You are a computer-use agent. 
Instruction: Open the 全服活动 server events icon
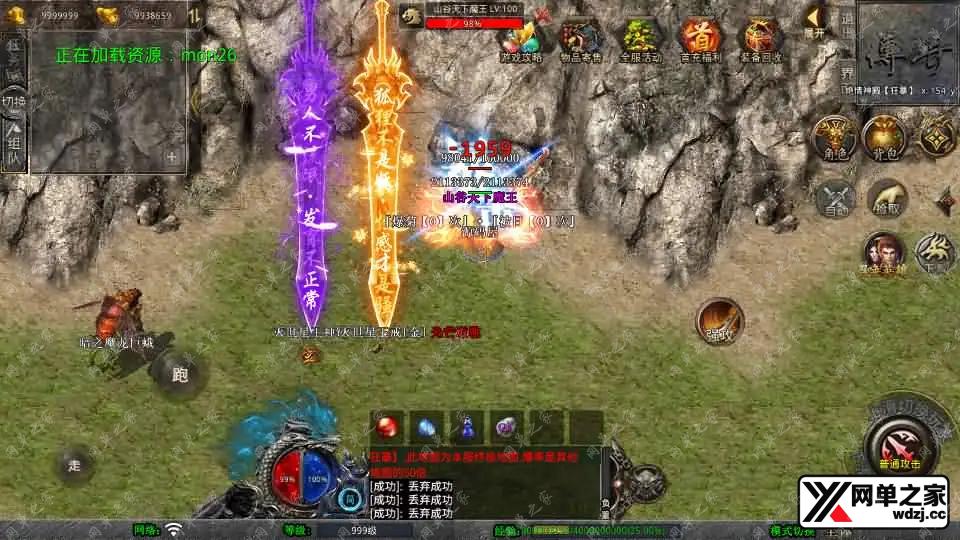click(642, 40)
